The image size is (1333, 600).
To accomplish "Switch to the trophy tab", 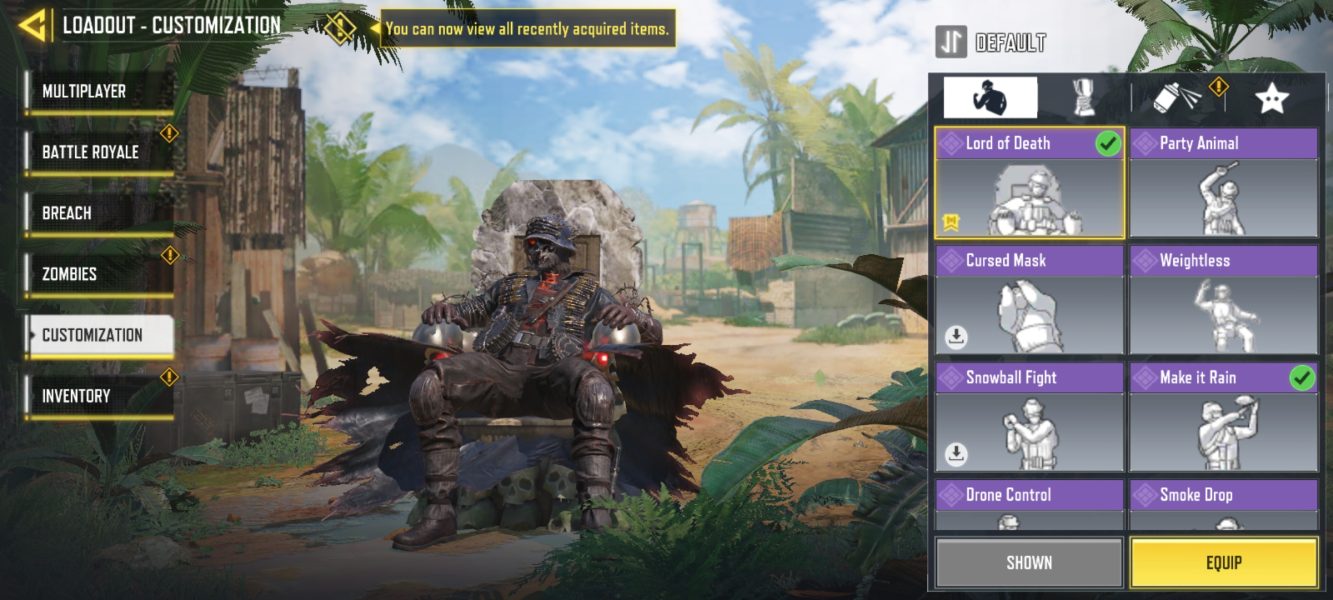I will (1083, 98).
